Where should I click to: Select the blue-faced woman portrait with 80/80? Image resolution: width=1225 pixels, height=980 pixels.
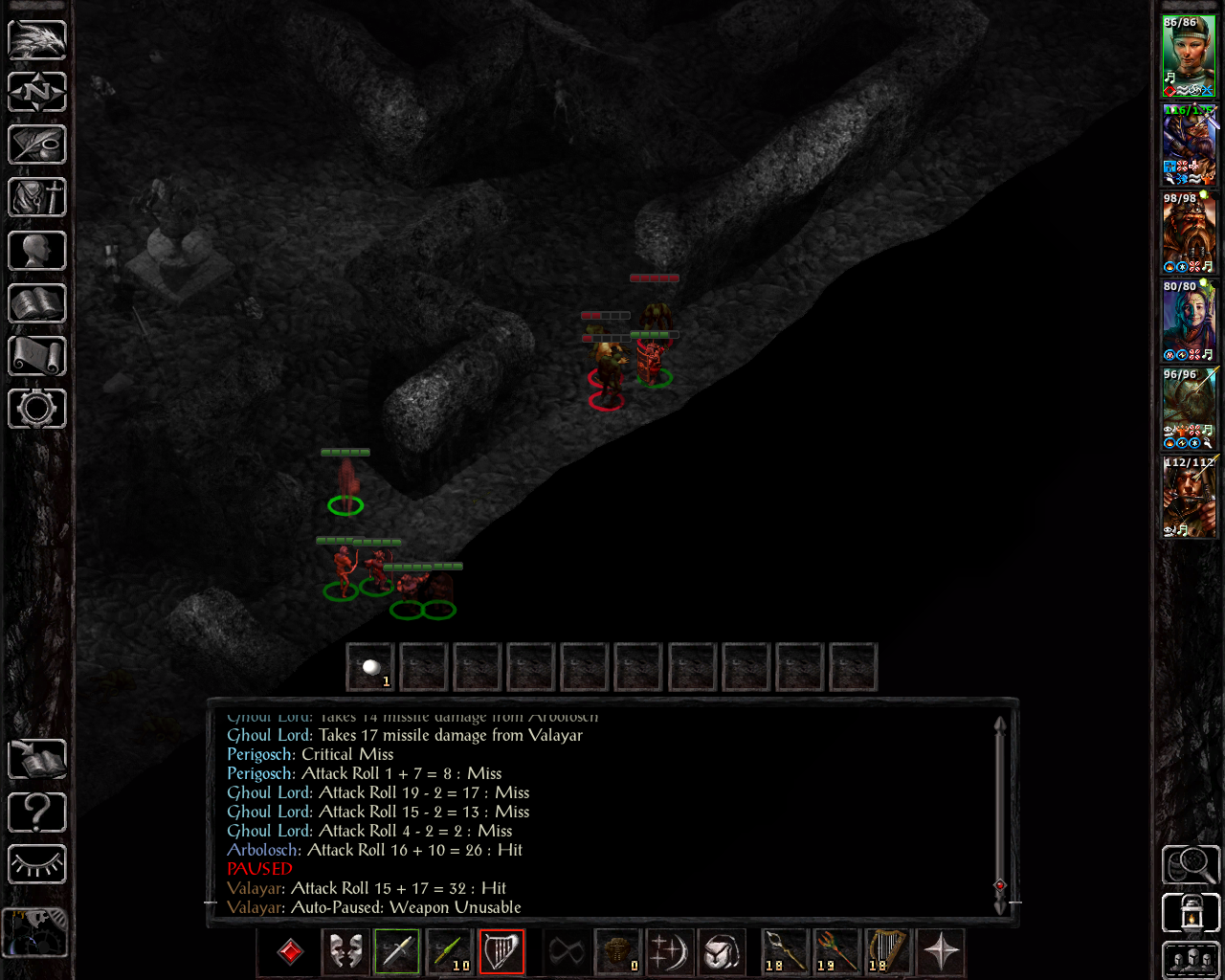1189,320
